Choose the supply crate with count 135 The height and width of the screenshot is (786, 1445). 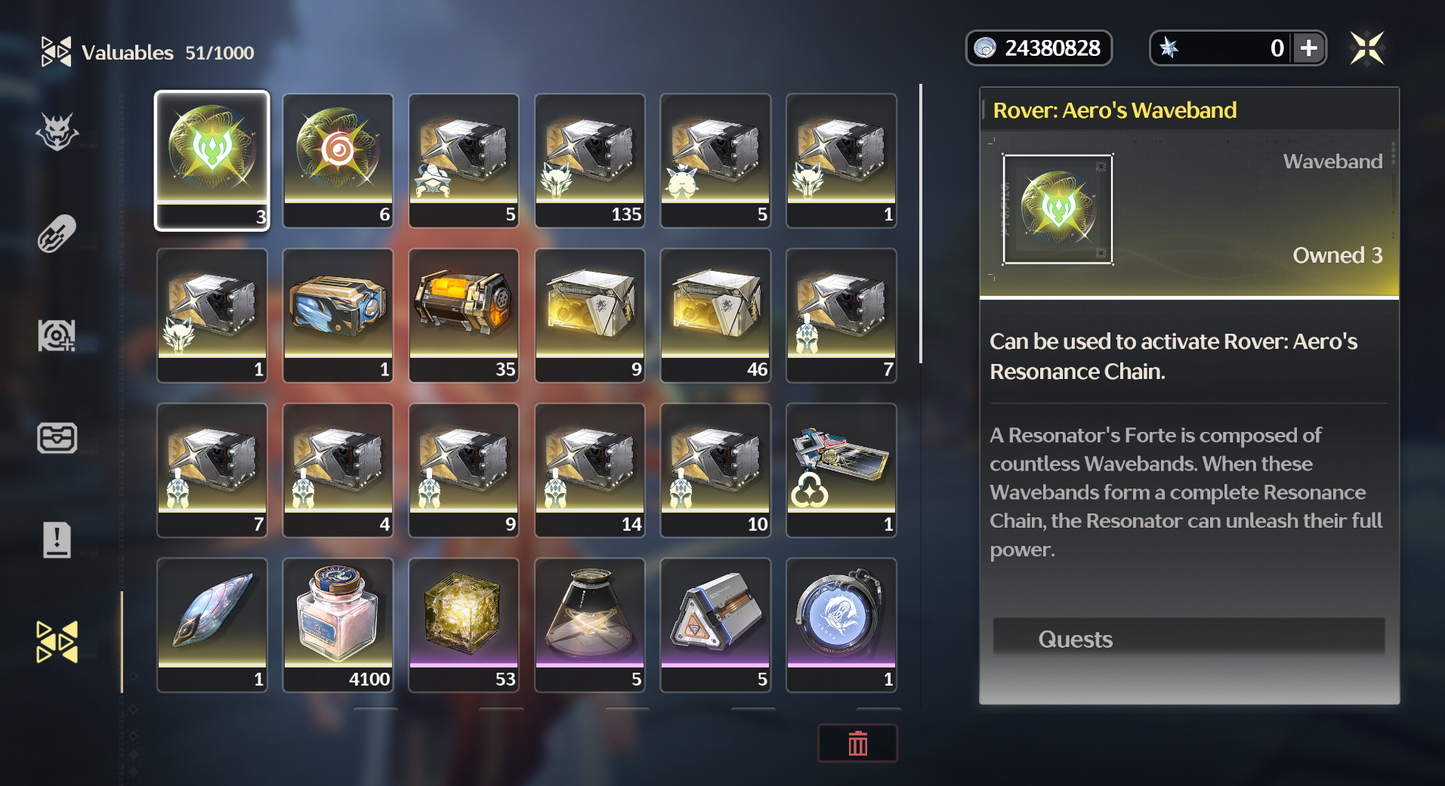coord(590,160)
